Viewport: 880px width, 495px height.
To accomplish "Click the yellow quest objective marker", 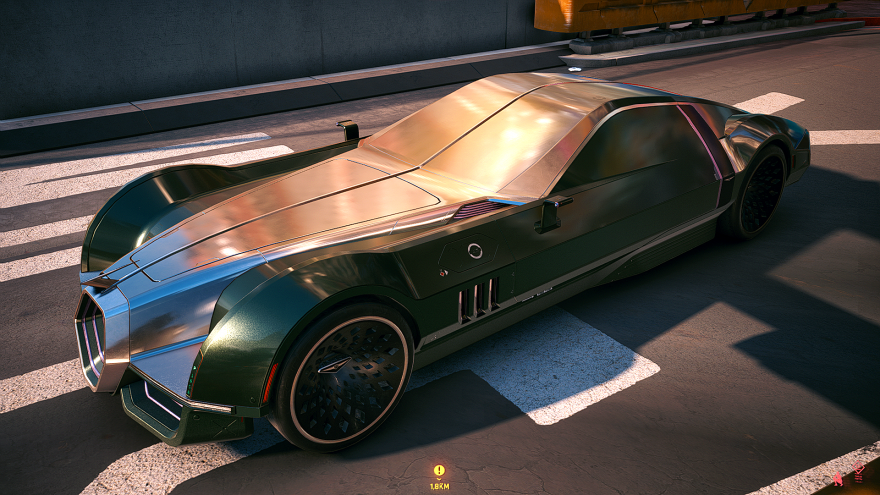I will [439, 470].
